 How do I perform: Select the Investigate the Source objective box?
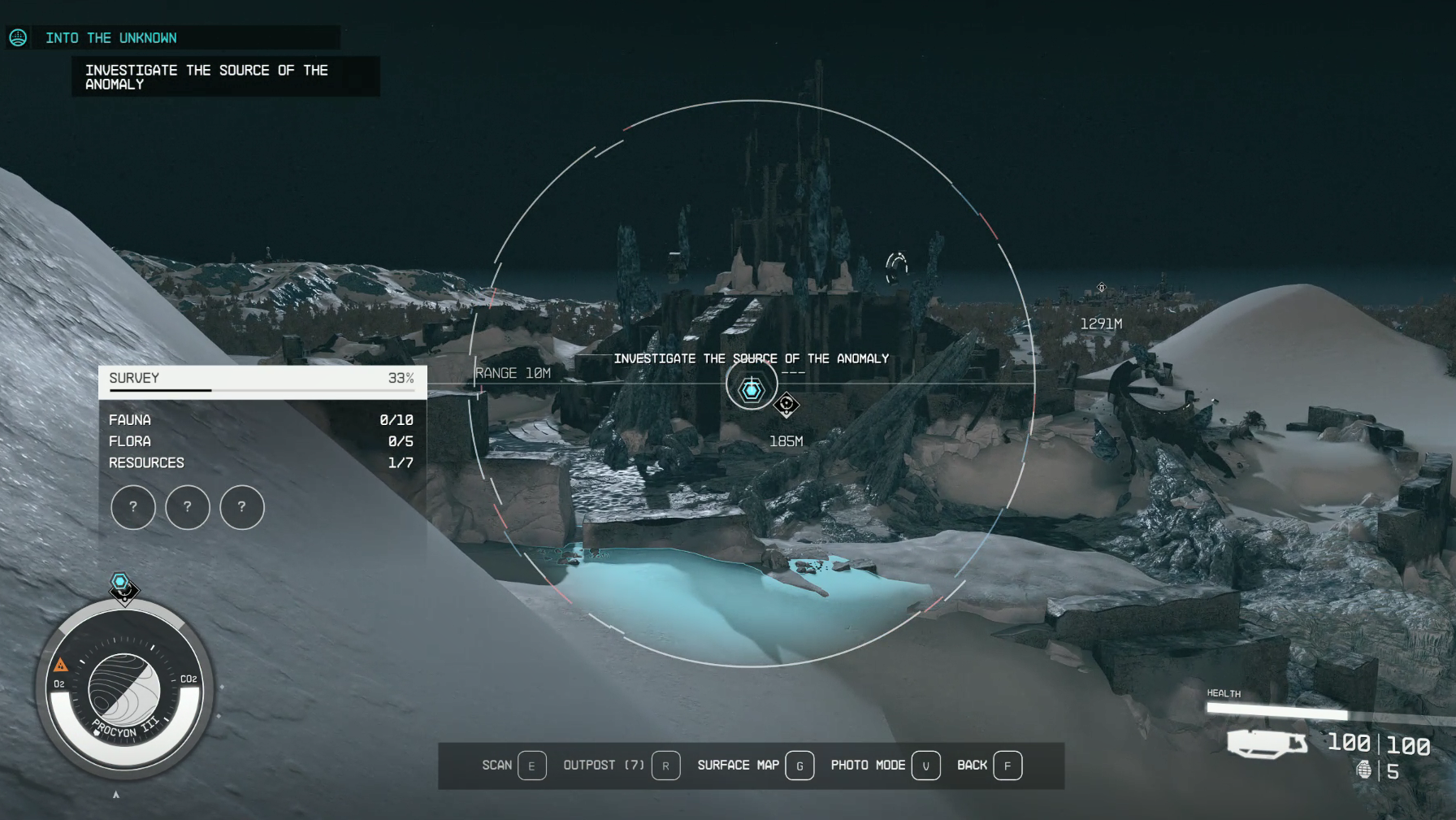pos(225,77)
